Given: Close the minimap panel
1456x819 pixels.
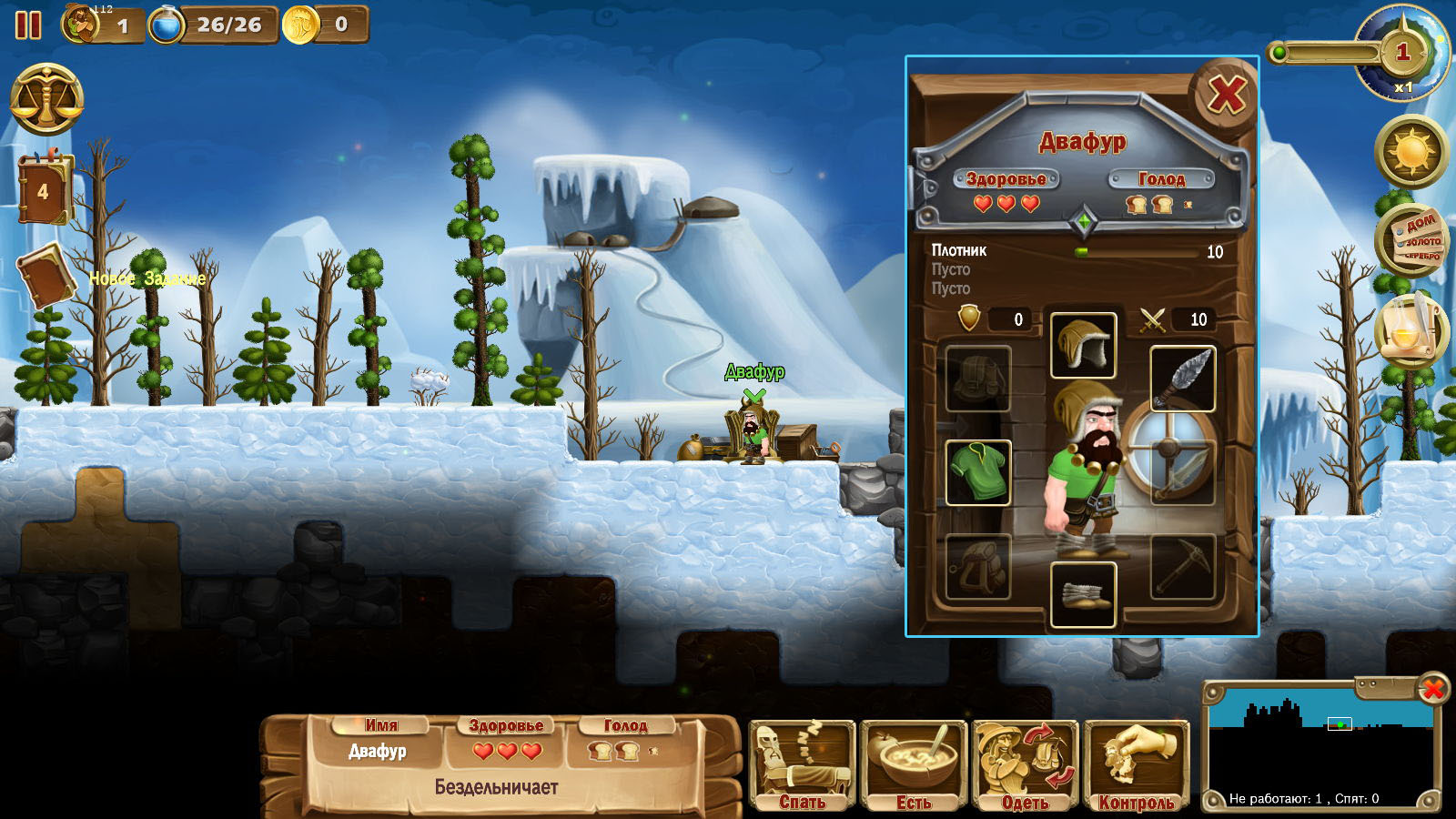Looking at the screenshot, I should pos(1432,690).
